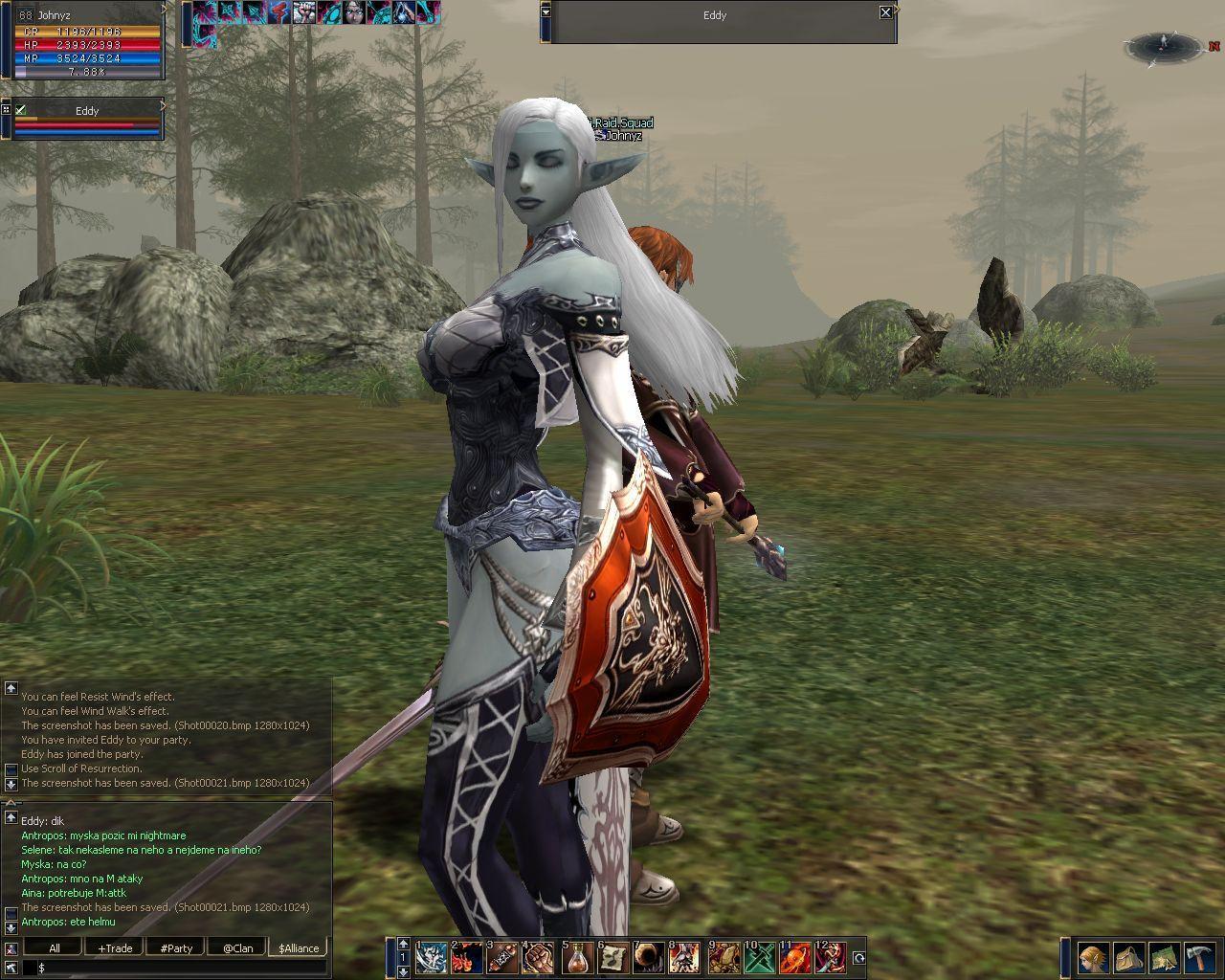Select the @Clan chat tab
The image size is (1225, 980).
[237, 948]
